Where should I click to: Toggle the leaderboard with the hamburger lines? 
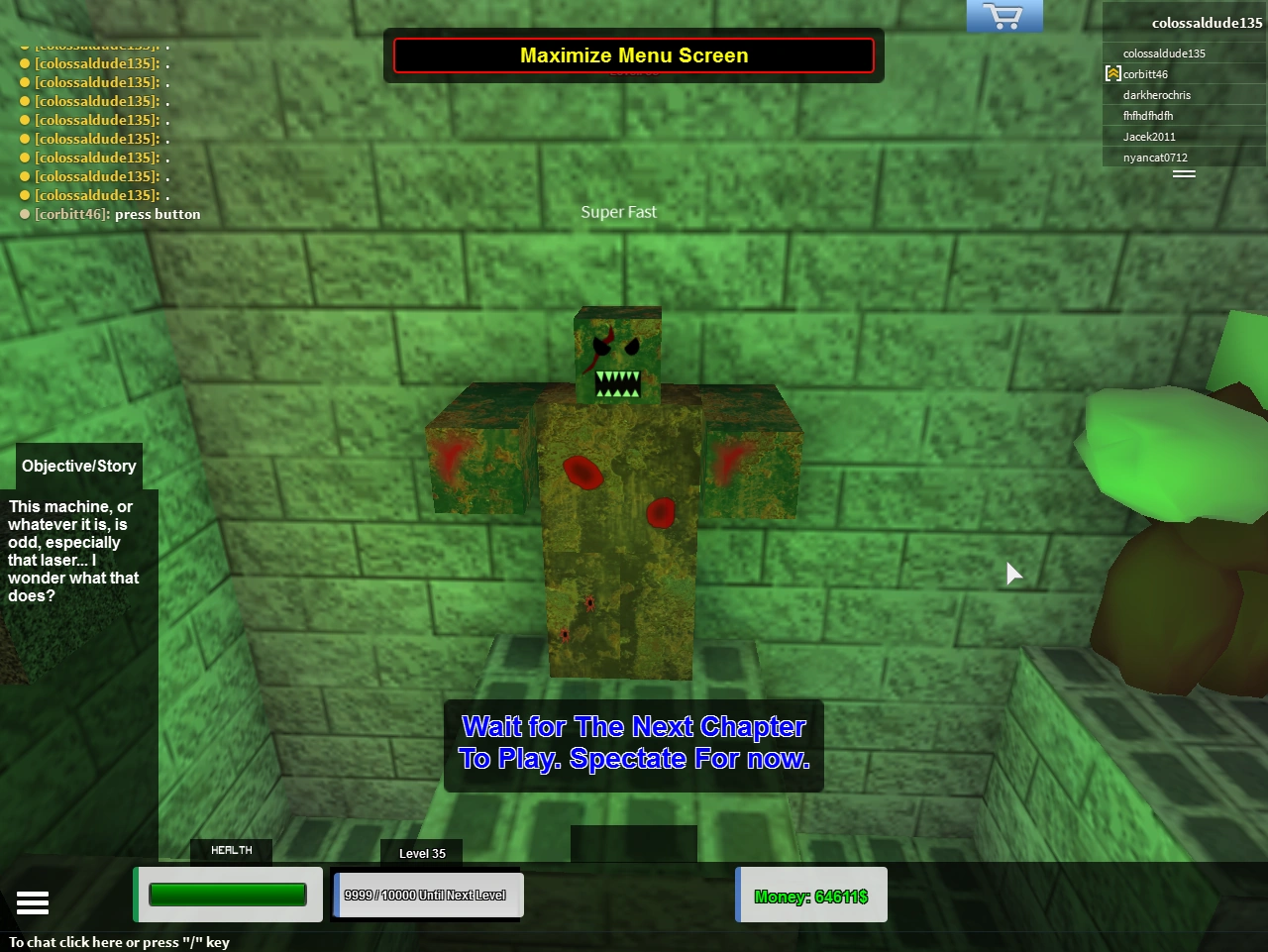pos(1185,172)
